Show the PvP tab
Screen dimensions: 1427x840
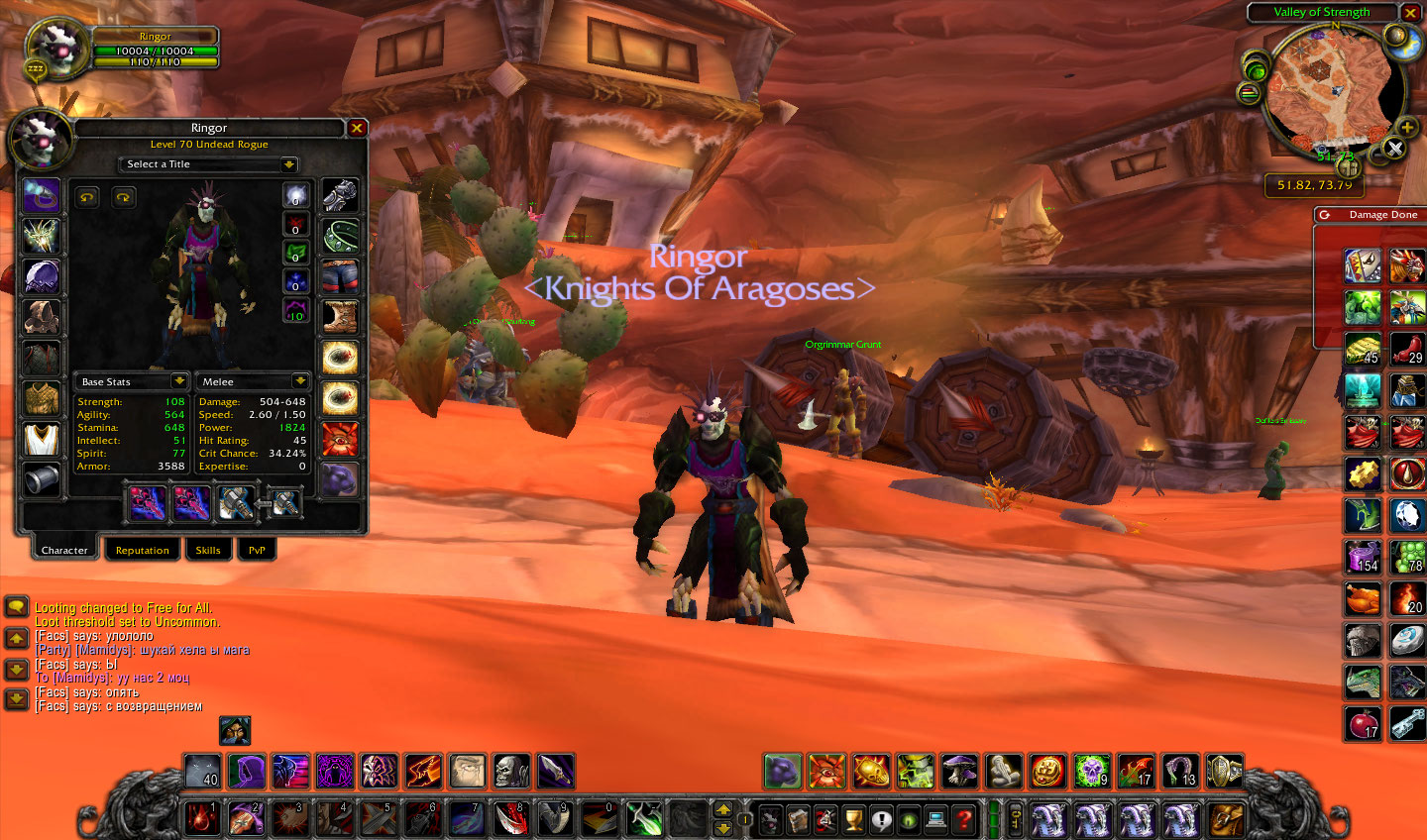[x=257, y=550]
